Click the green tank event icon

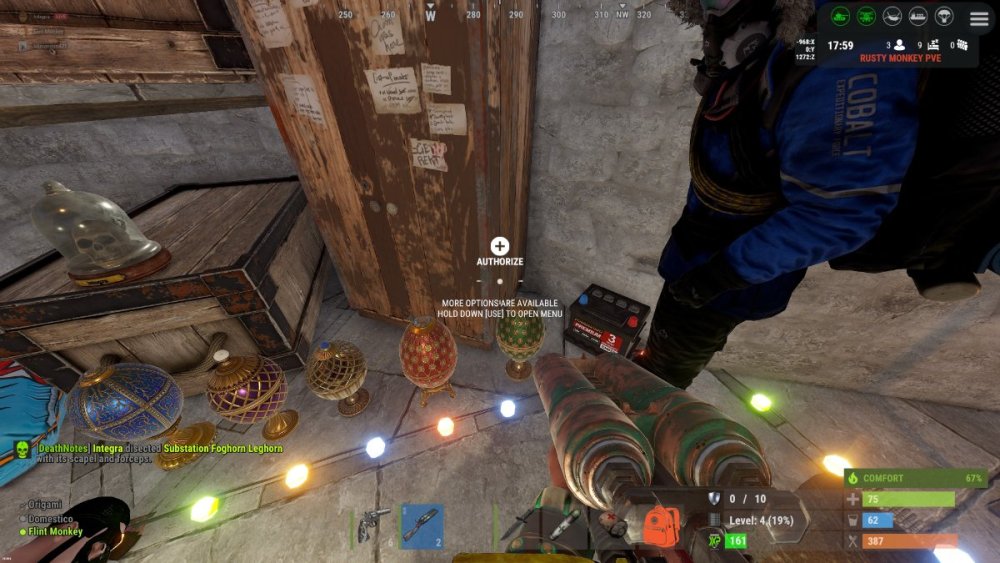click(841, 16)
